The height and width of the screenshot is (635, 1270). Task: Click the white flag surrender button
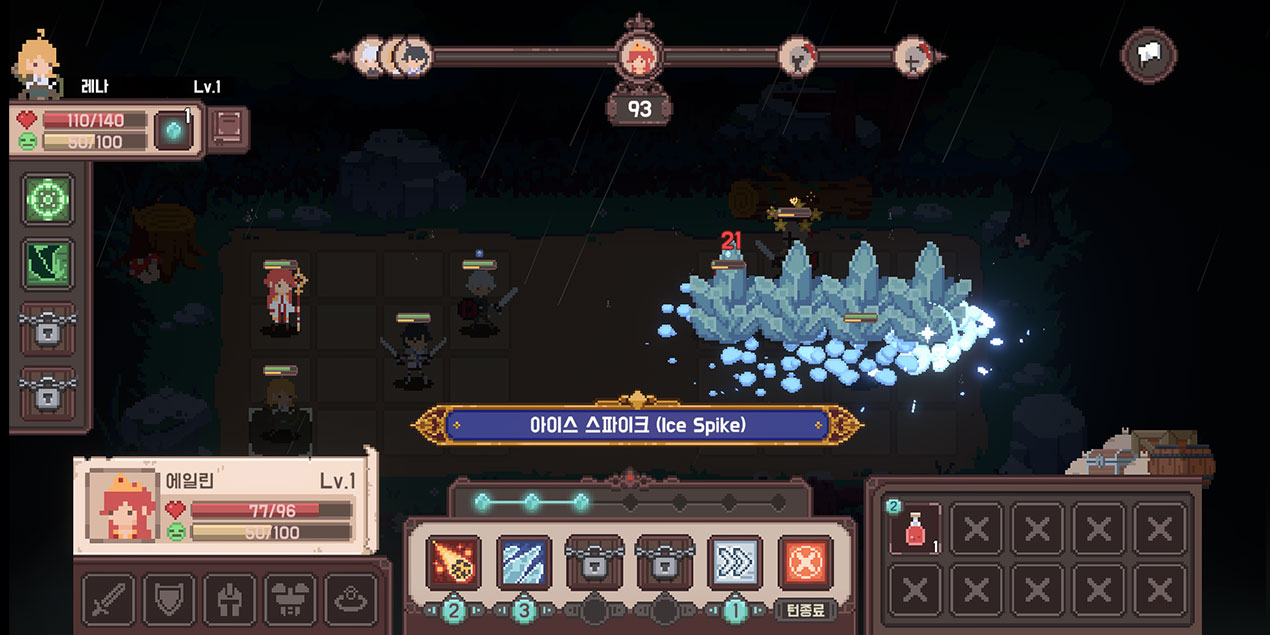tap(1148, 56)
